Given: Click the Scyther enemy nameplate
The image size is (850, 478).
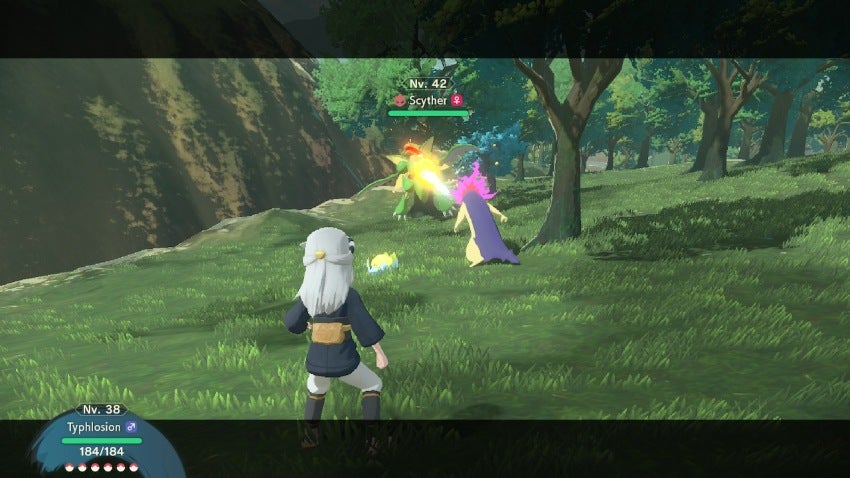Looking at the screenshot, I should click(429, 100).
